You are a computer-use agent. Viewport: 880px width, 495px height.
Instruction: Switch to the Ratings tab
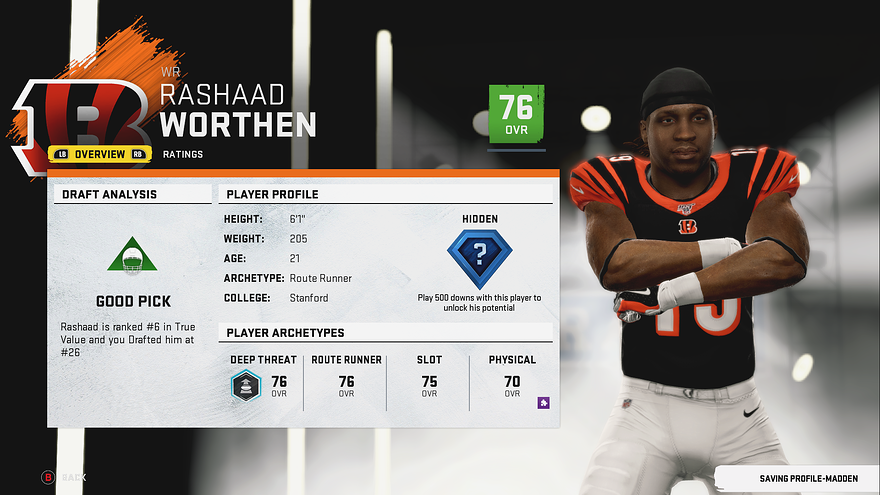(183, 155)
